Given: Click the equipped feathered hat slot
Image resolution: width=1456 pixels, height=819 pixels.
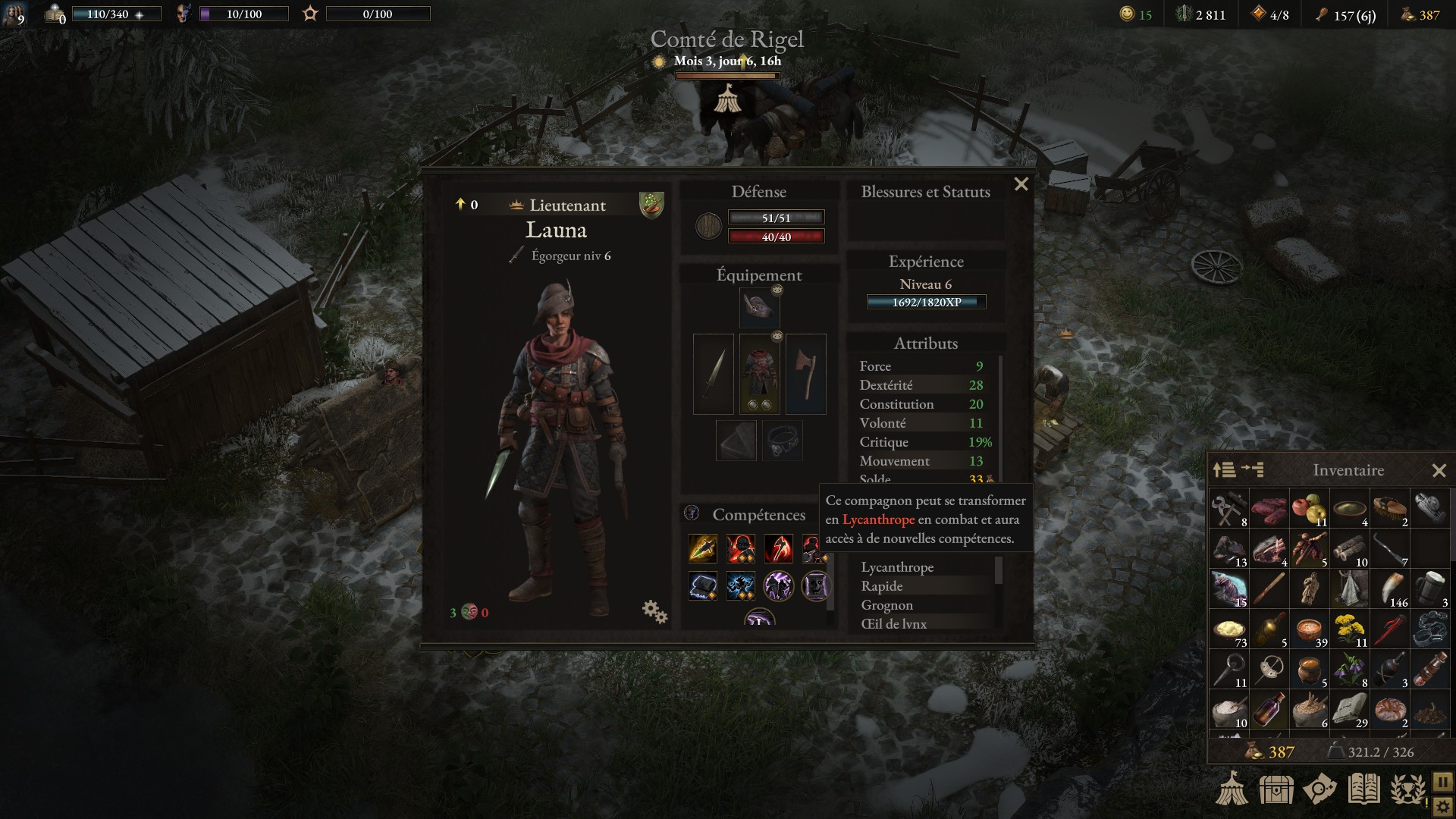Looking at the screenshot, I should (759, 307).
